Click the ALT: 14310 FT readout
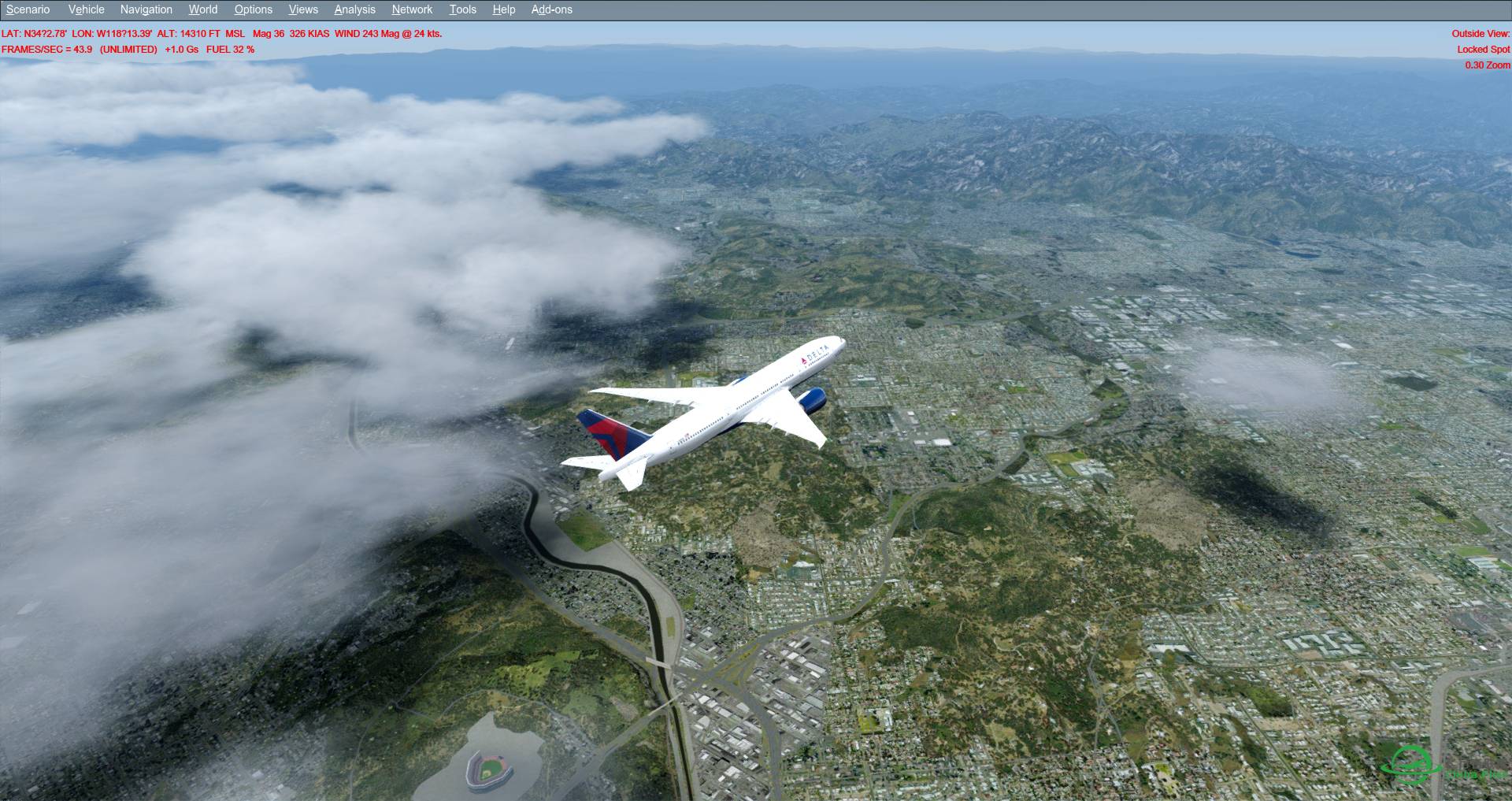1512x801 pixels. 195,34
